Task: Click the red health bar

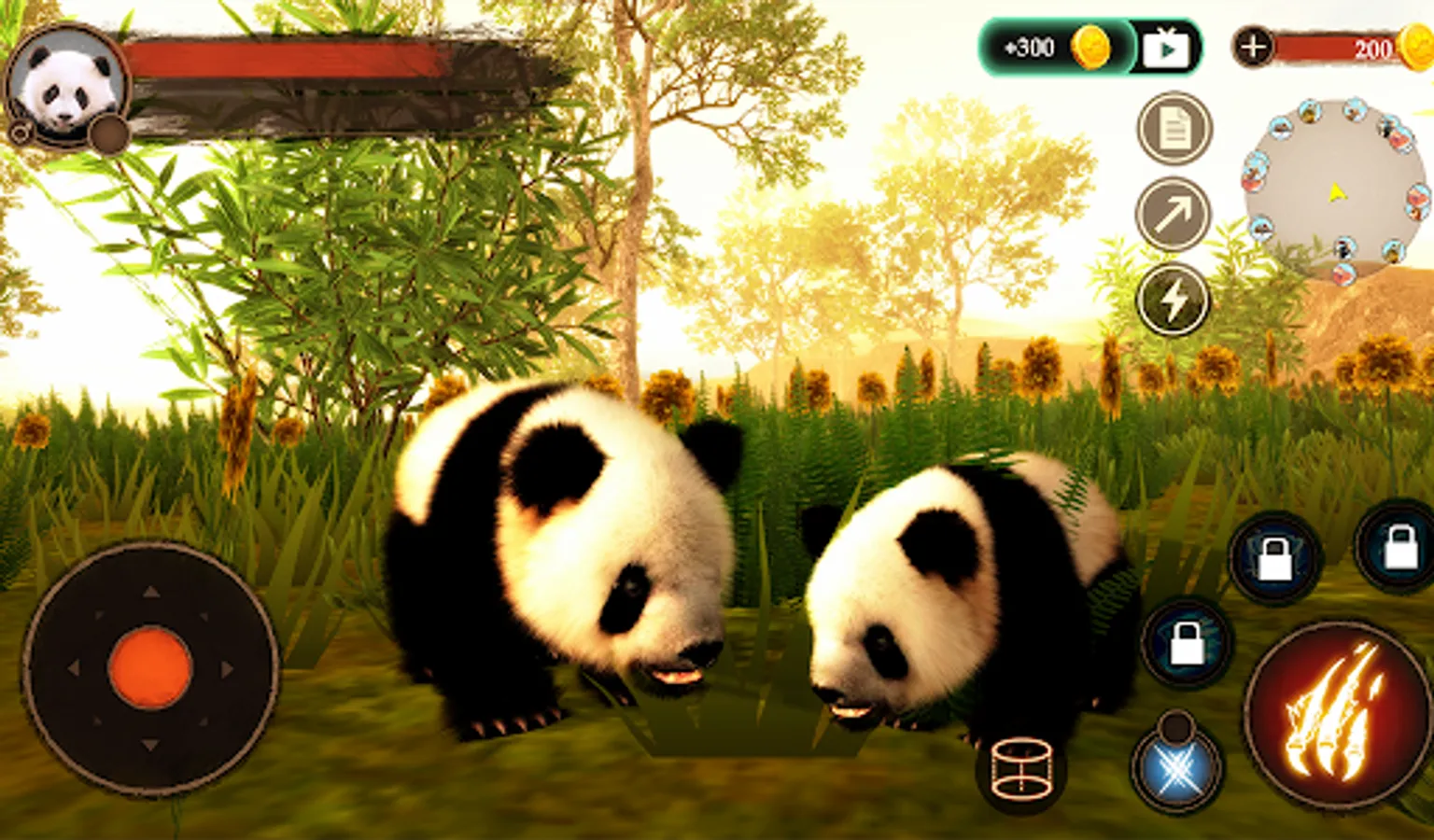Action: [x=280, y=56]
